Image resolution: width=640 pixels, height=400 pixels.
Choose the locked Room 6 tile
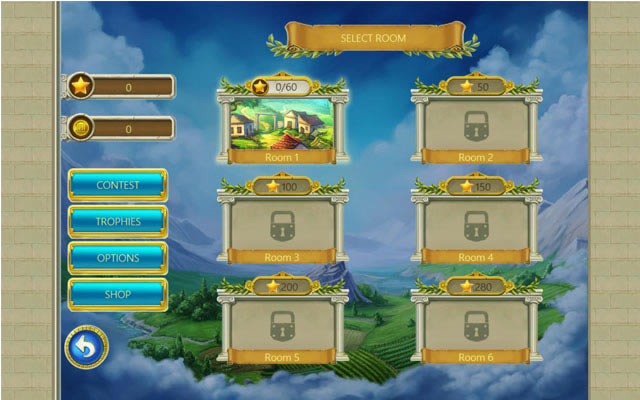click(476, 324)
